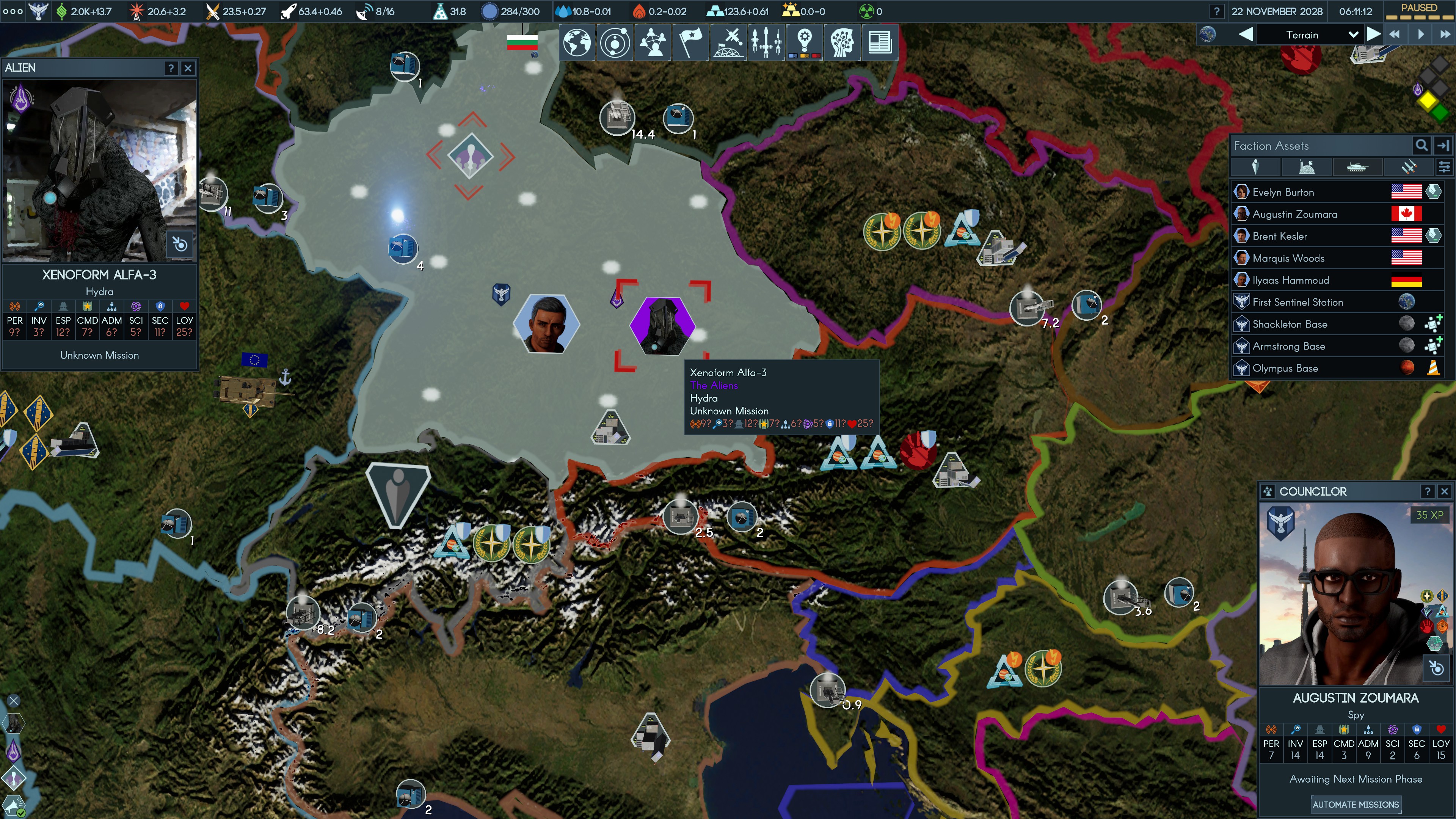
Task: Open the newspaper events log
Action: 880,42
